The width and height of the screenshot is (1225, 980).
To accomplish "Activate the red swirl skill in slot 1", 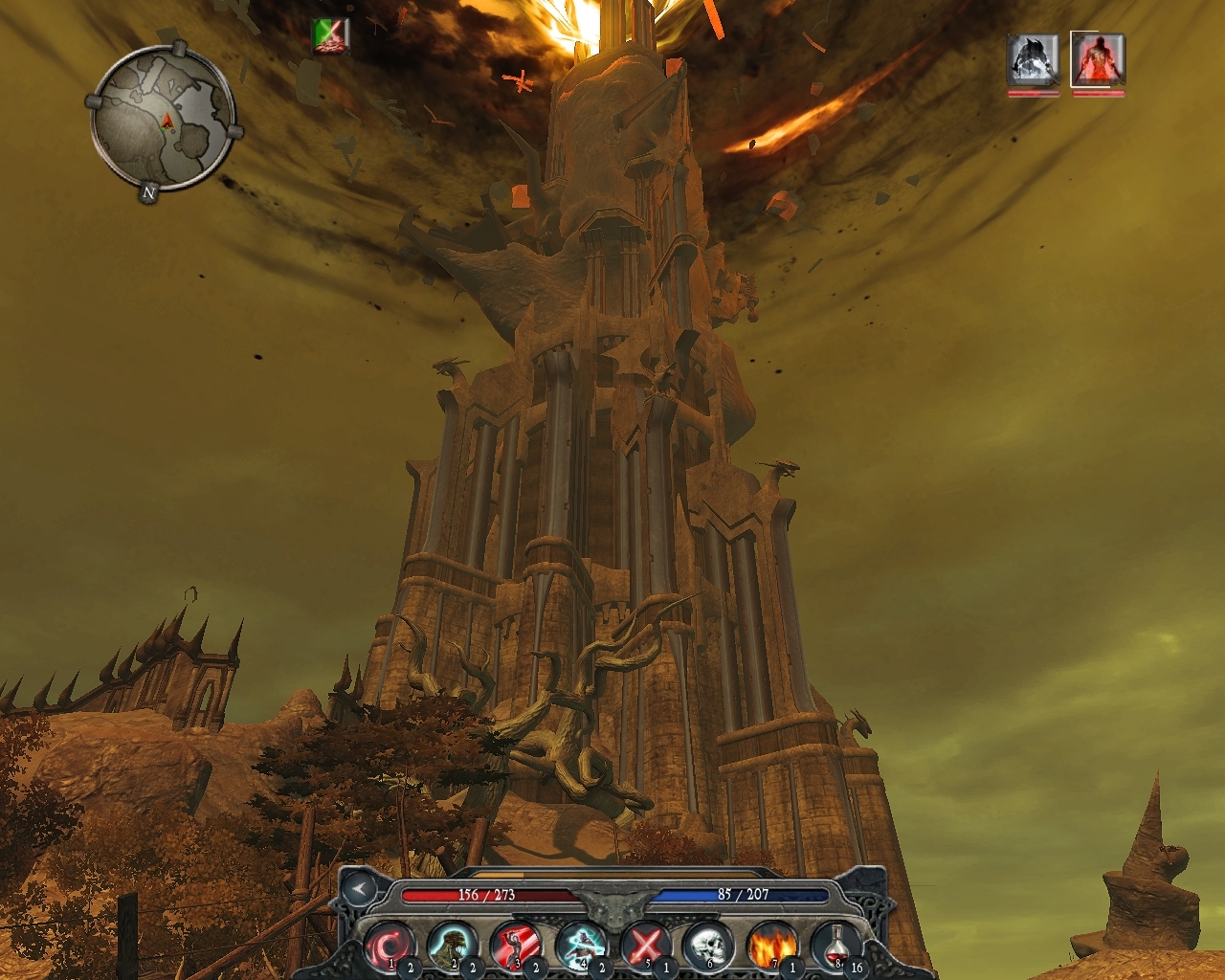I will coord(389,946).
